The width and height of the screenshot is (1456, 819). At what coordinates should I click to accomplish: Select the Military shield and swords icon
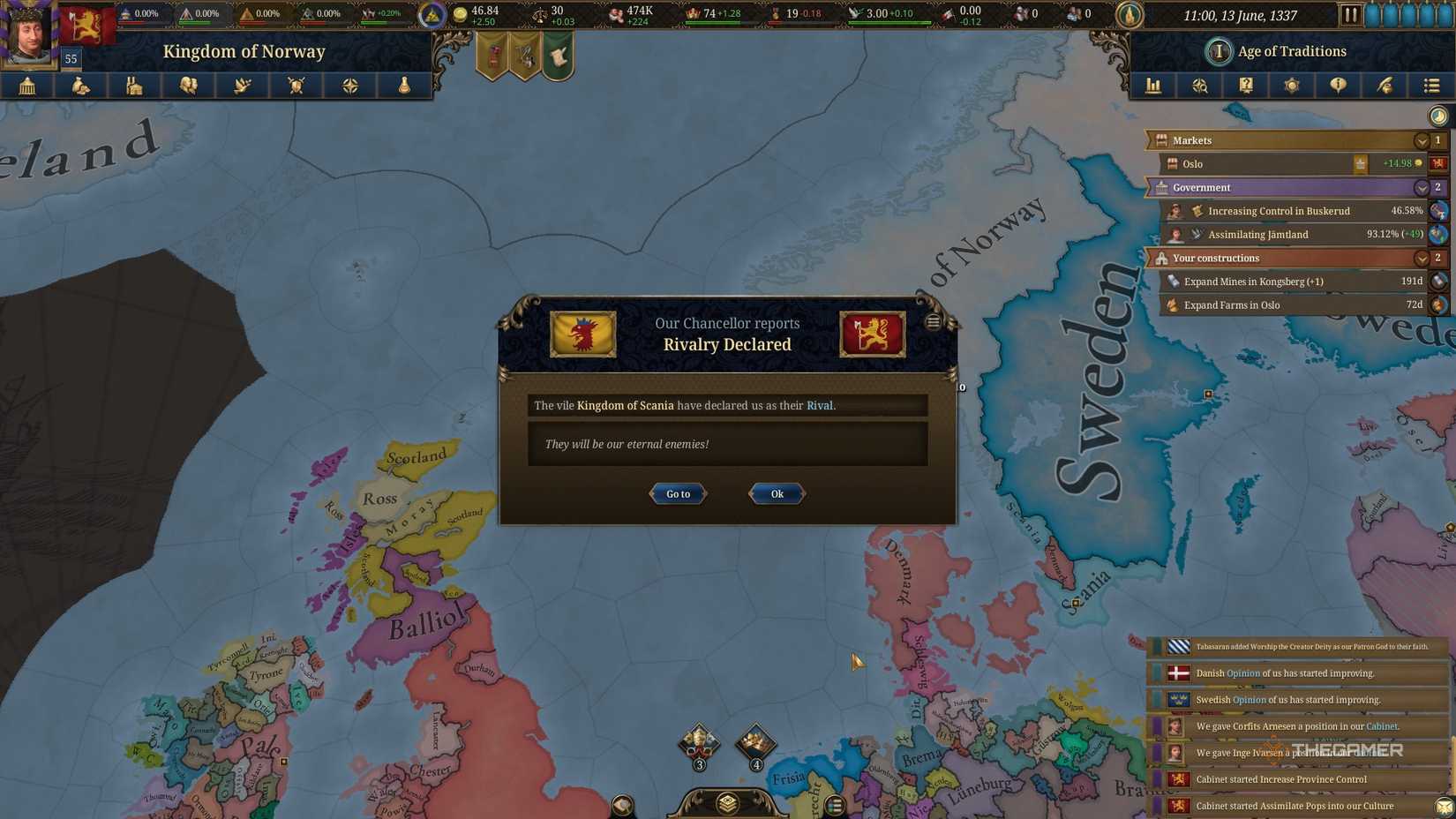point(296,86)
